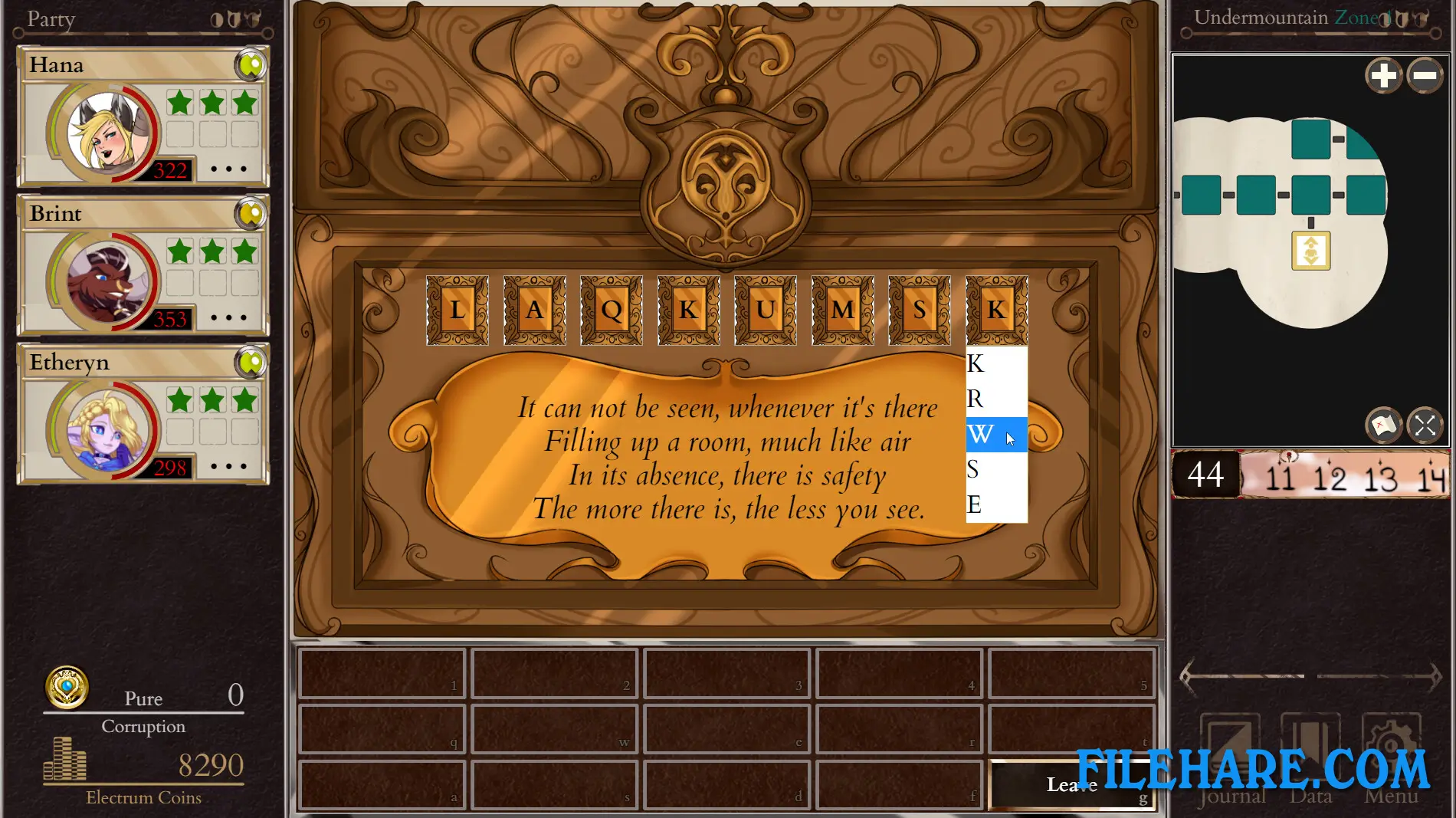Toggle the map marker tool on minimap
1456x818 pixels.
1383,425
